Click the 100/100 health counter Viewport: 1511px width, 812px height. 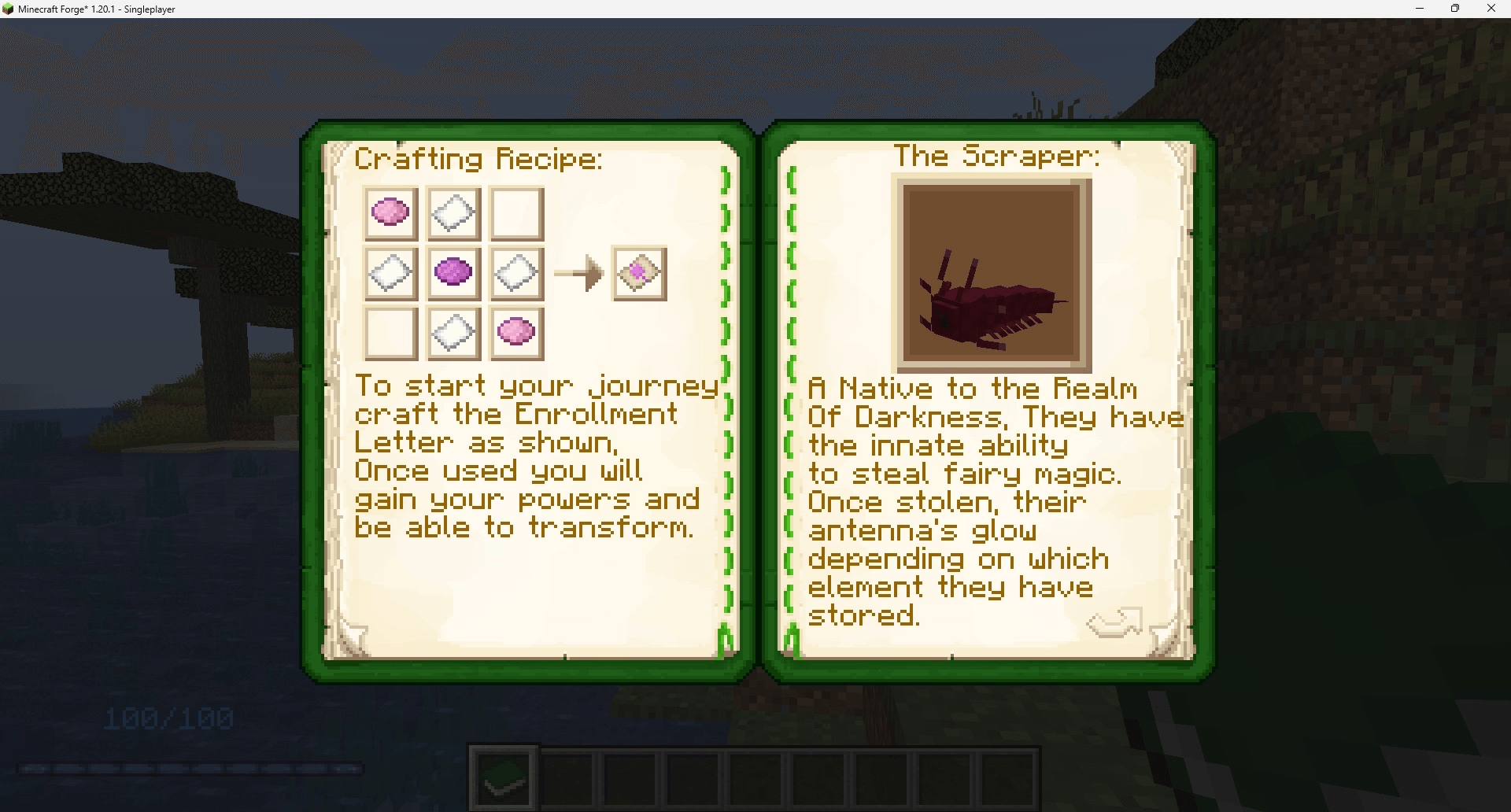click(168, 717)
